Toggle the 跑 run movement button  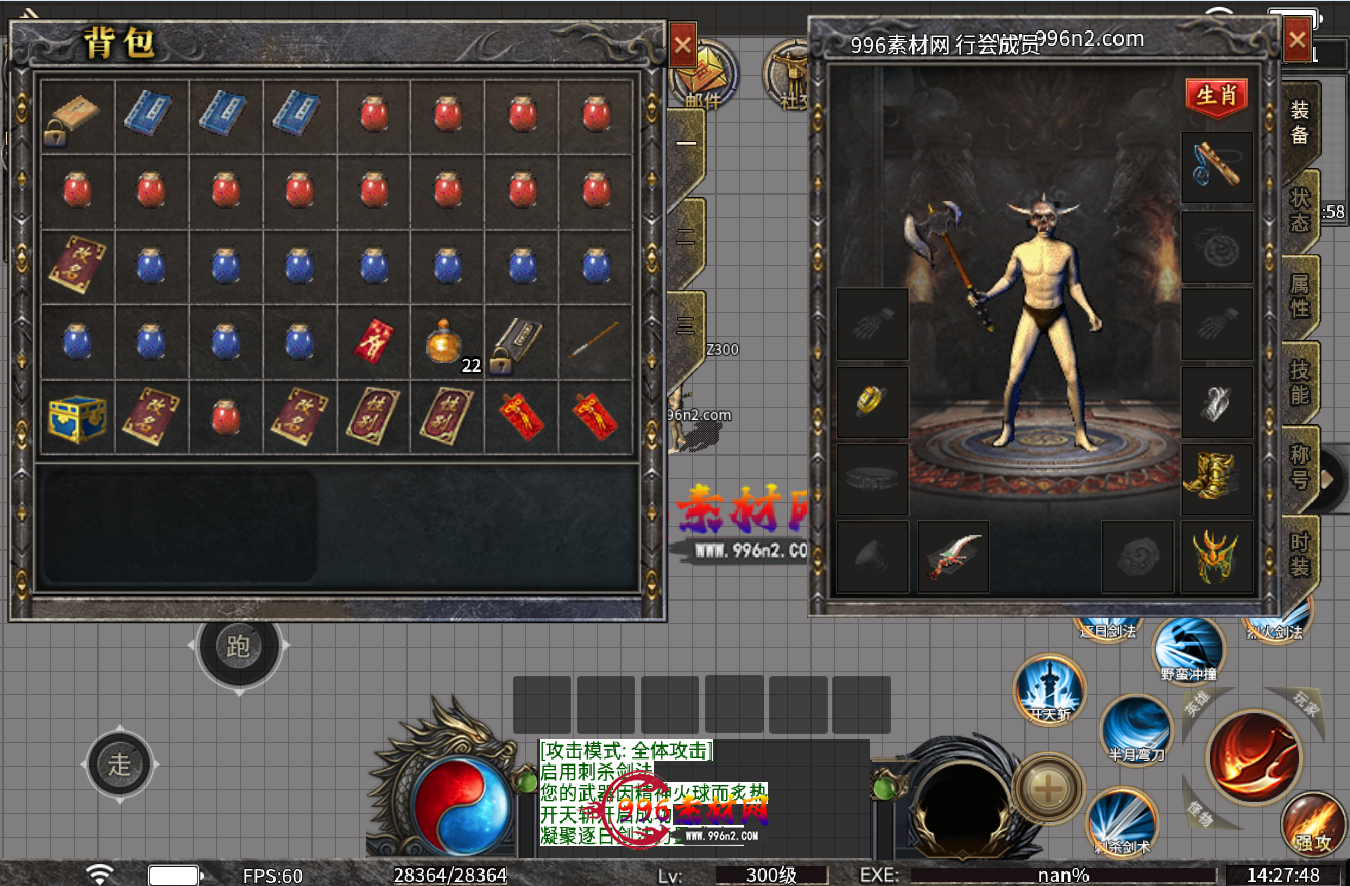[238, 647]
